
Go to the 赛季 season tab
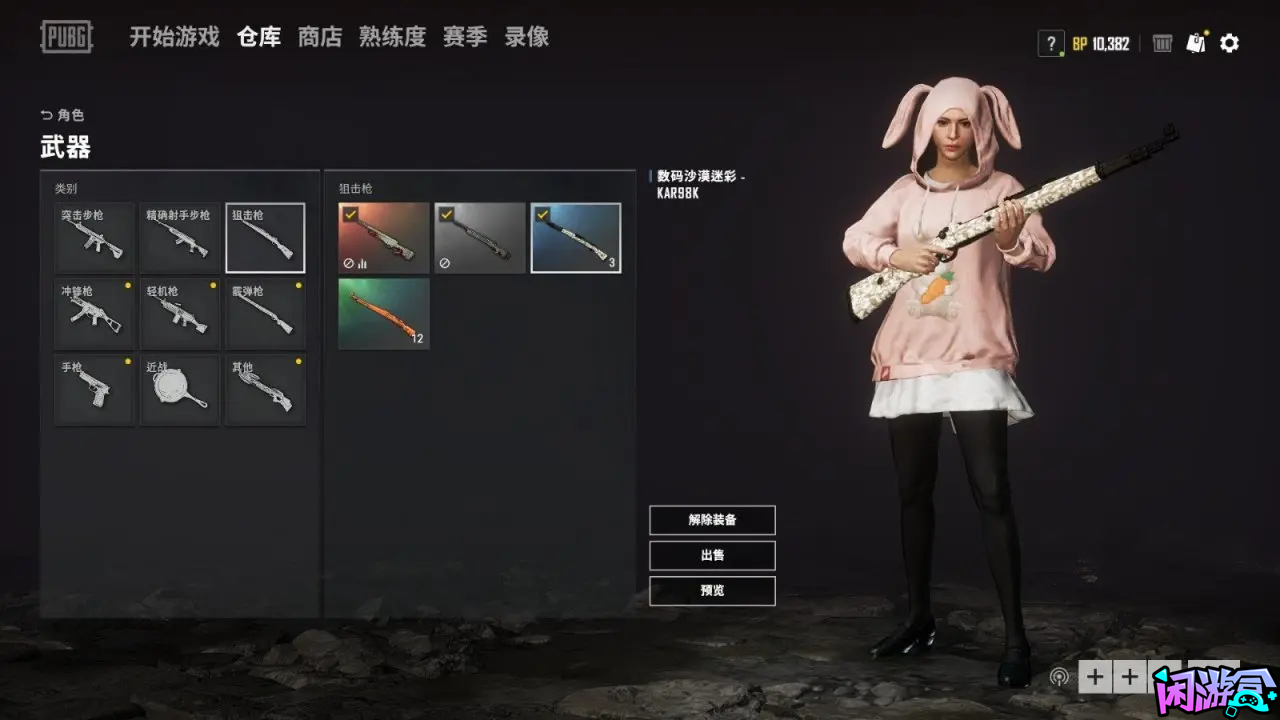[465, 38]
